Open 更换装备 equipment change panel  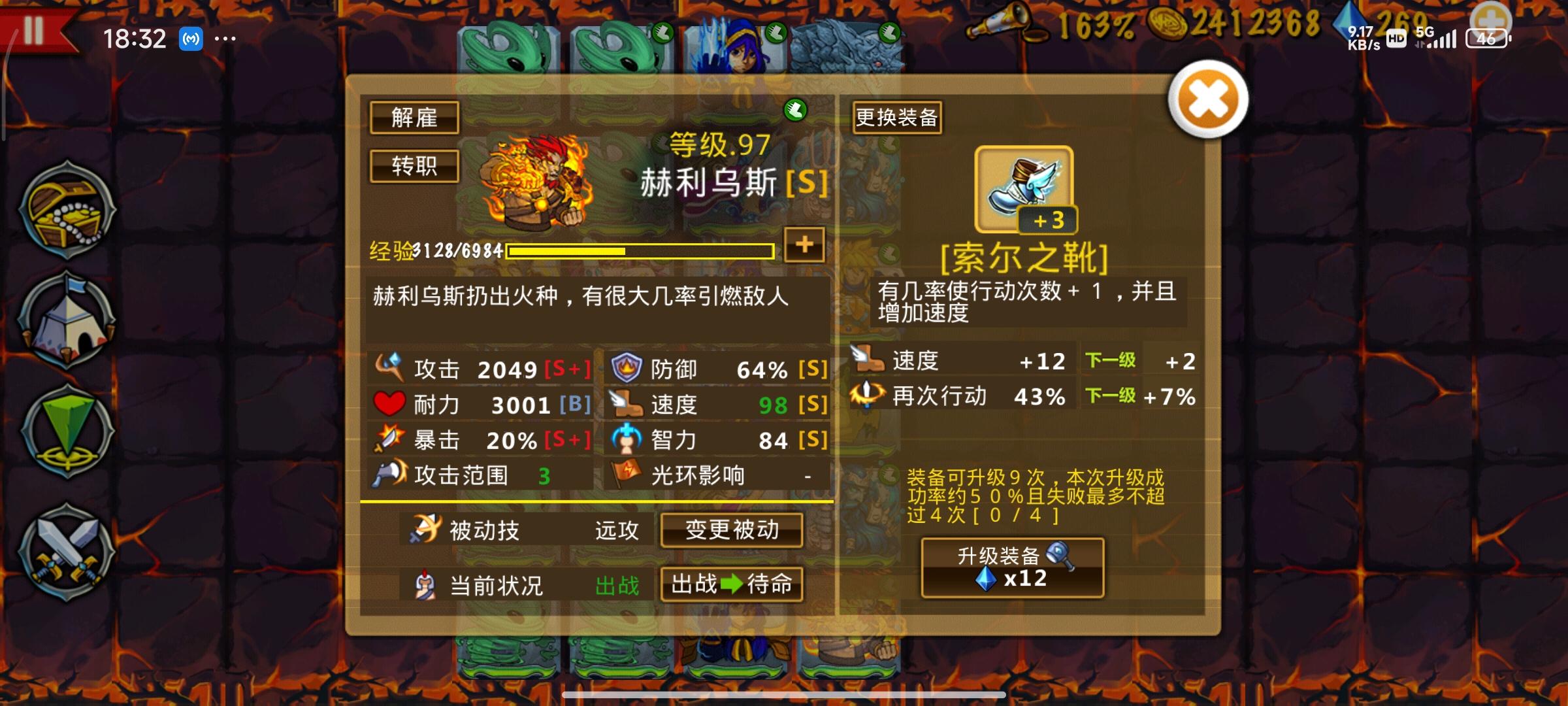click(896, 118)
